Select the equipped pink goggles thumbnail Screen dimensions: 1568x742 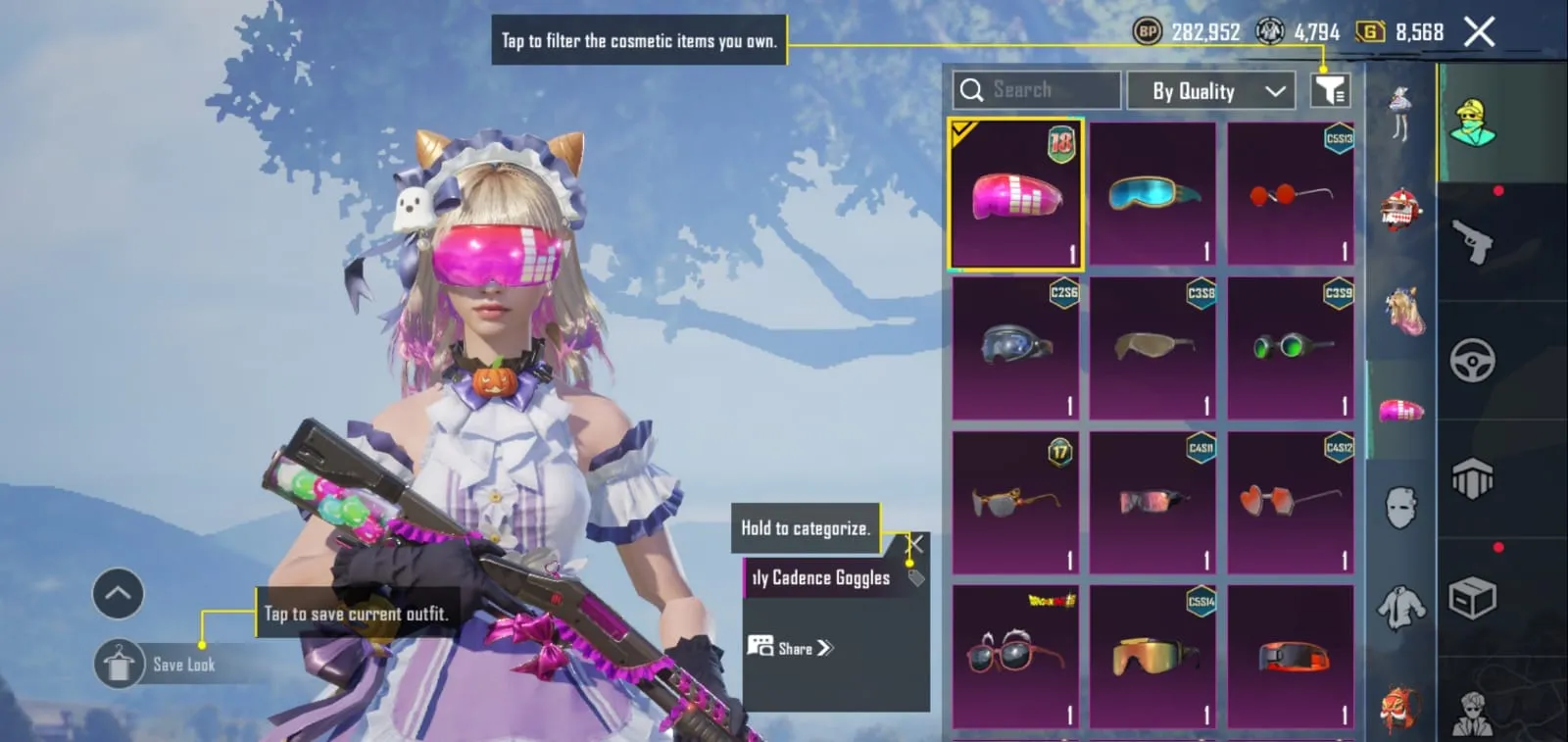[1015, 193]
